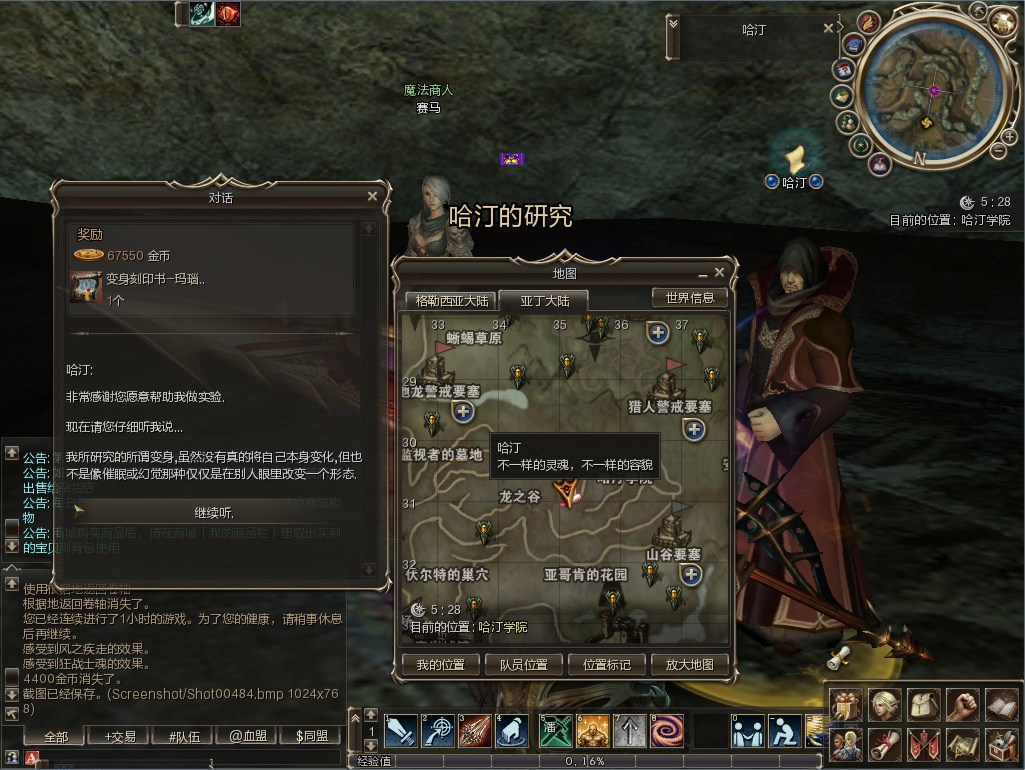Image resolution: width=1025 pixels, height=770 pixels.
Task: Open the @血盟 chat tab
Action: click(x=247, y=737)
